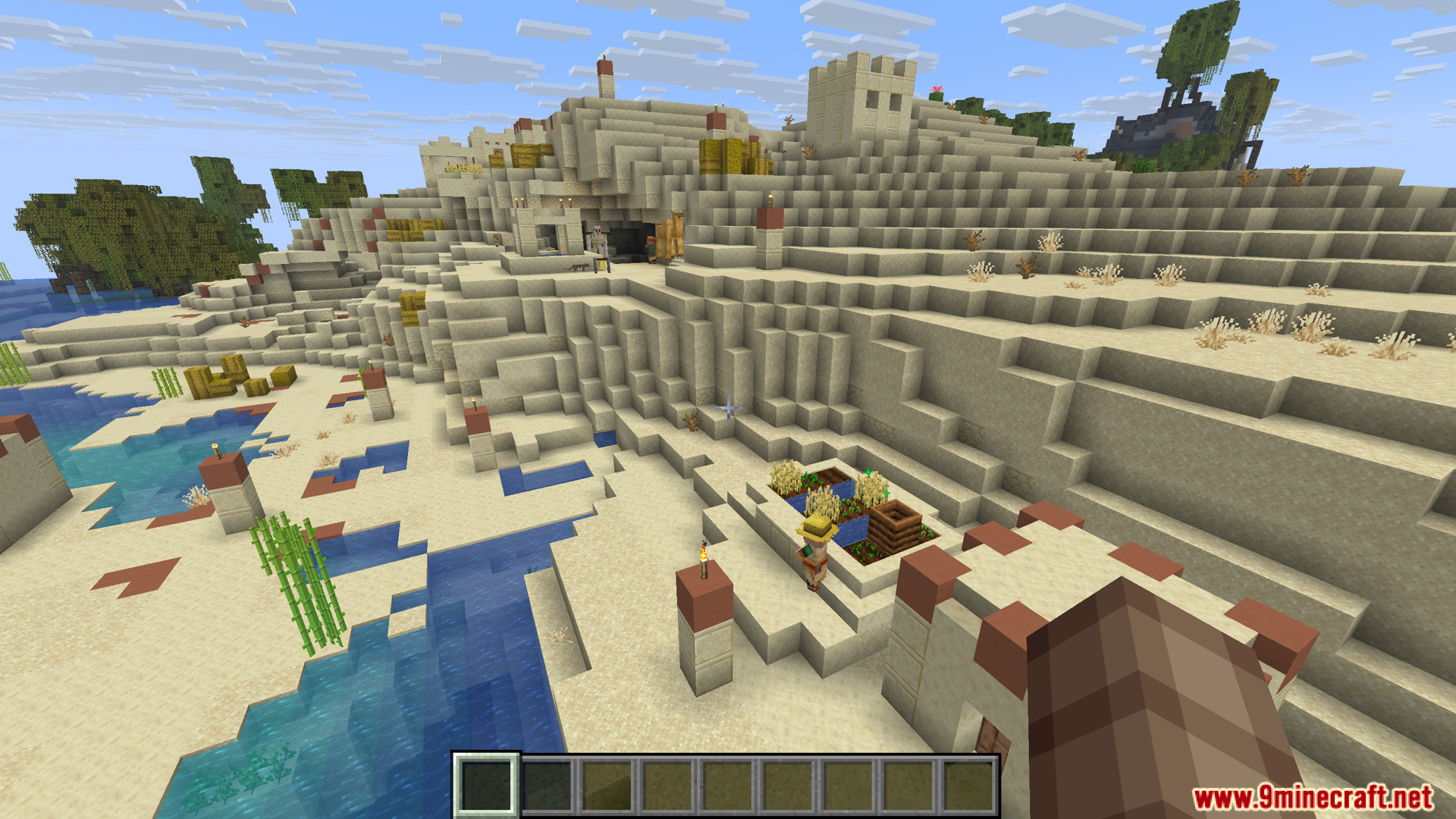This screenshot has width=1456, height=819.
Task: Click the iron golem near the archway
Action: [599, 237]
